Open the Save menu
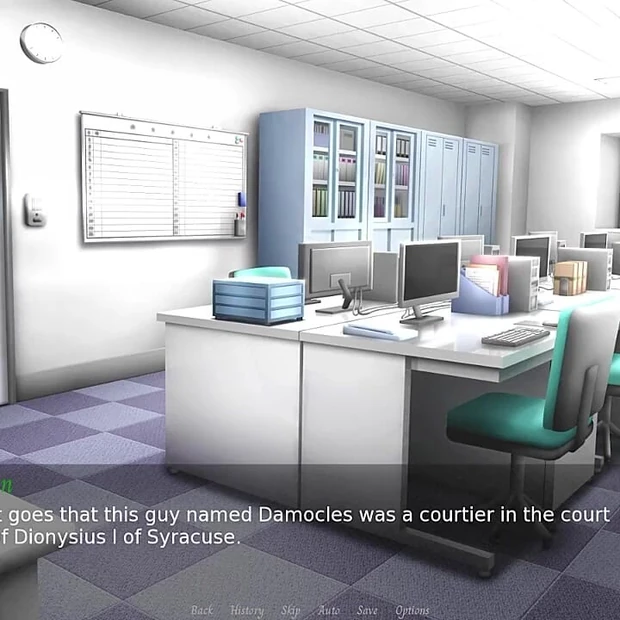This screenshot has height=620, width=620. pyautogui.click(x=367, y=610)
